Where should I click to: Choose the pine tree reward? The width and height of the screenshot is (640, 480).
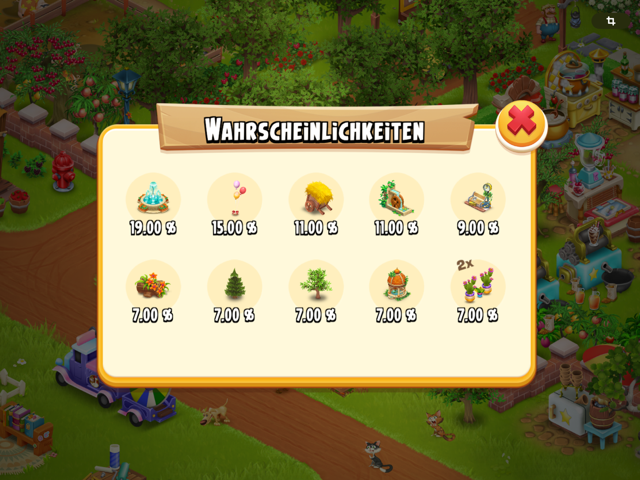pos(235,285)
